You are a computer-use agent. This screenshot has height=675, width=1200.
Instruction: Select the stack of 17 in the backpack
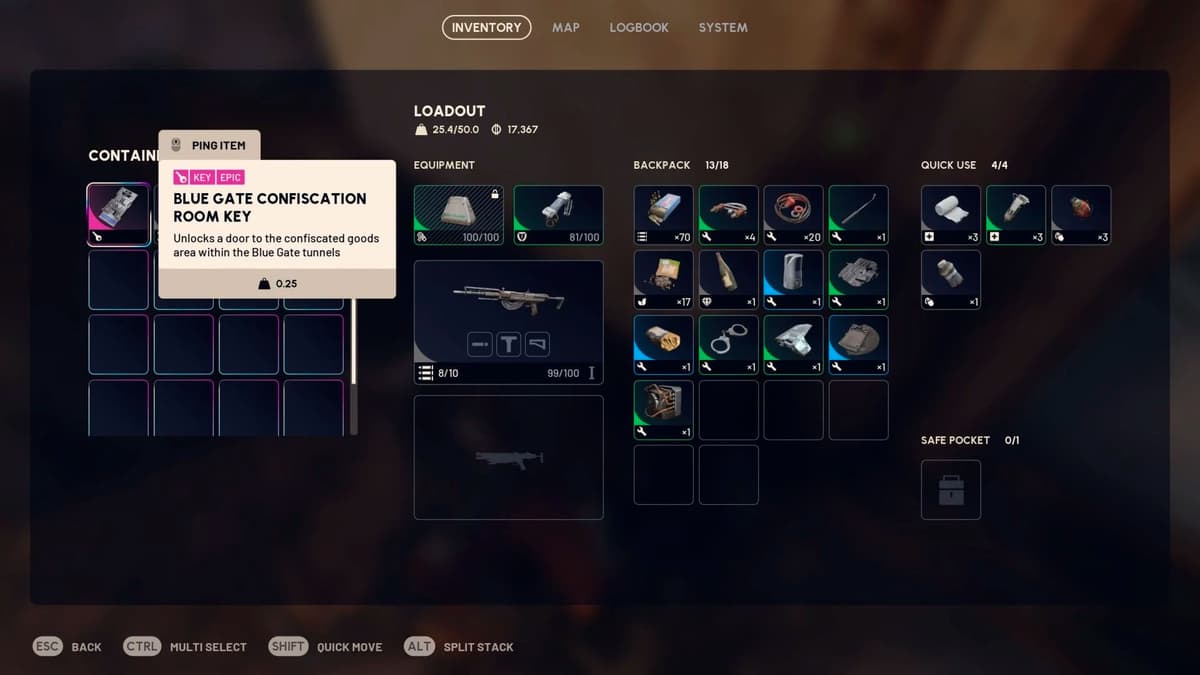pos(664,279)
